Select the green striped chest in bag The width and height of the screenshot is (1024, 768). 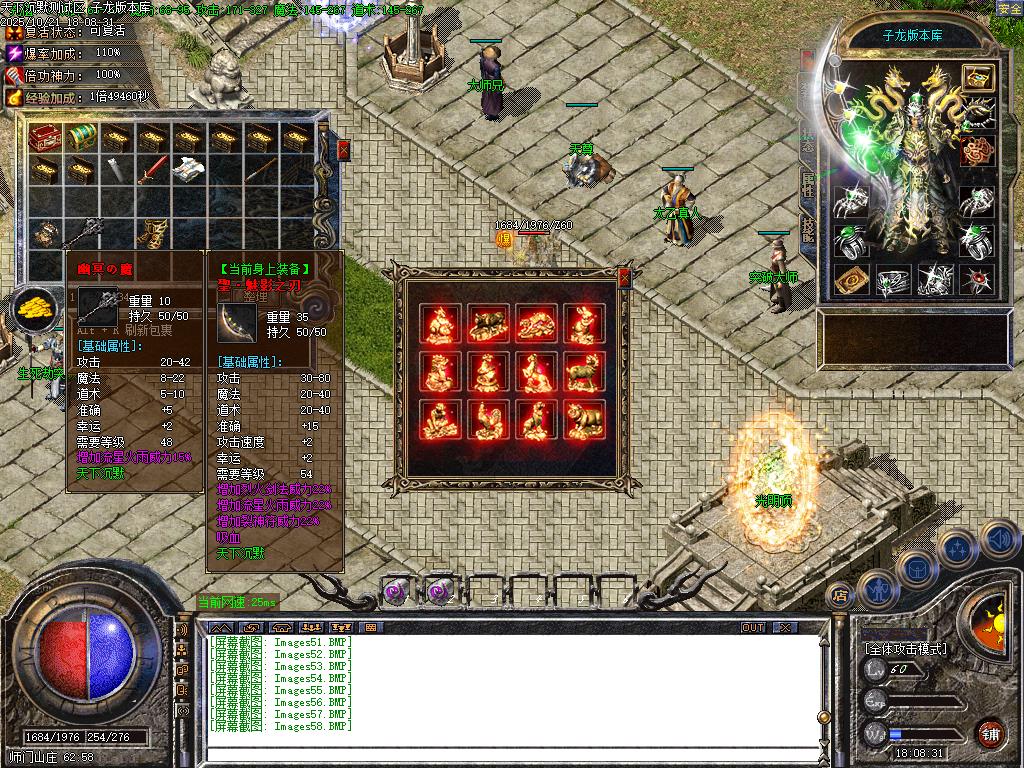(x=80, y=137)
